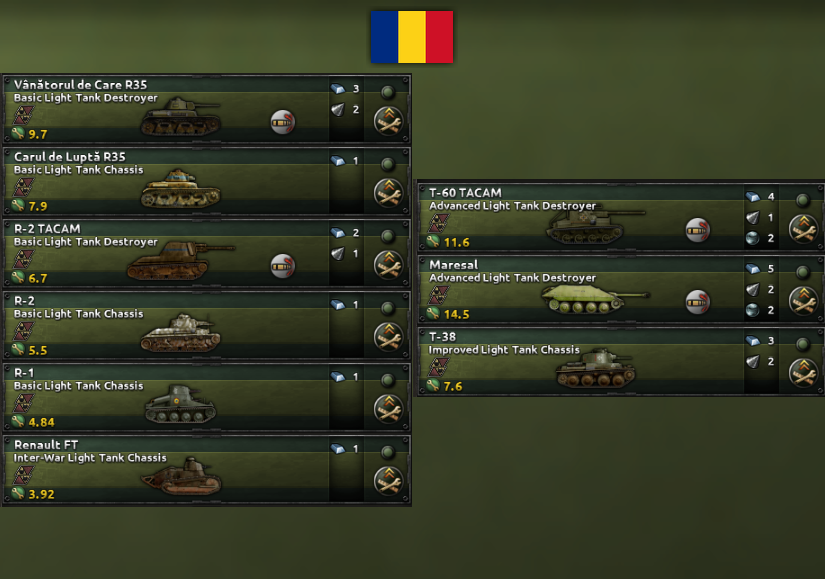Image resolution: width=825 pixels, height=579 pixels.
Task: Select the R-1 basic light tank
Action: (x=165, y=397)
